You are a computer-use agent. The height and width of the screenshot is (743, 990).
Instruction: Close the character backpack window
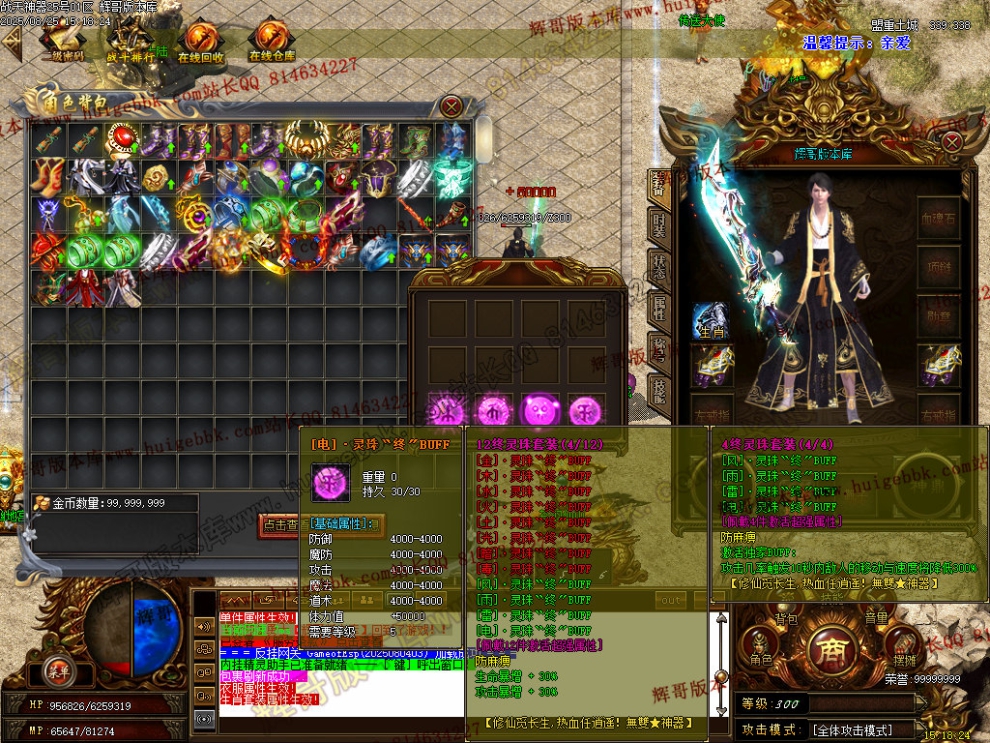452,106
